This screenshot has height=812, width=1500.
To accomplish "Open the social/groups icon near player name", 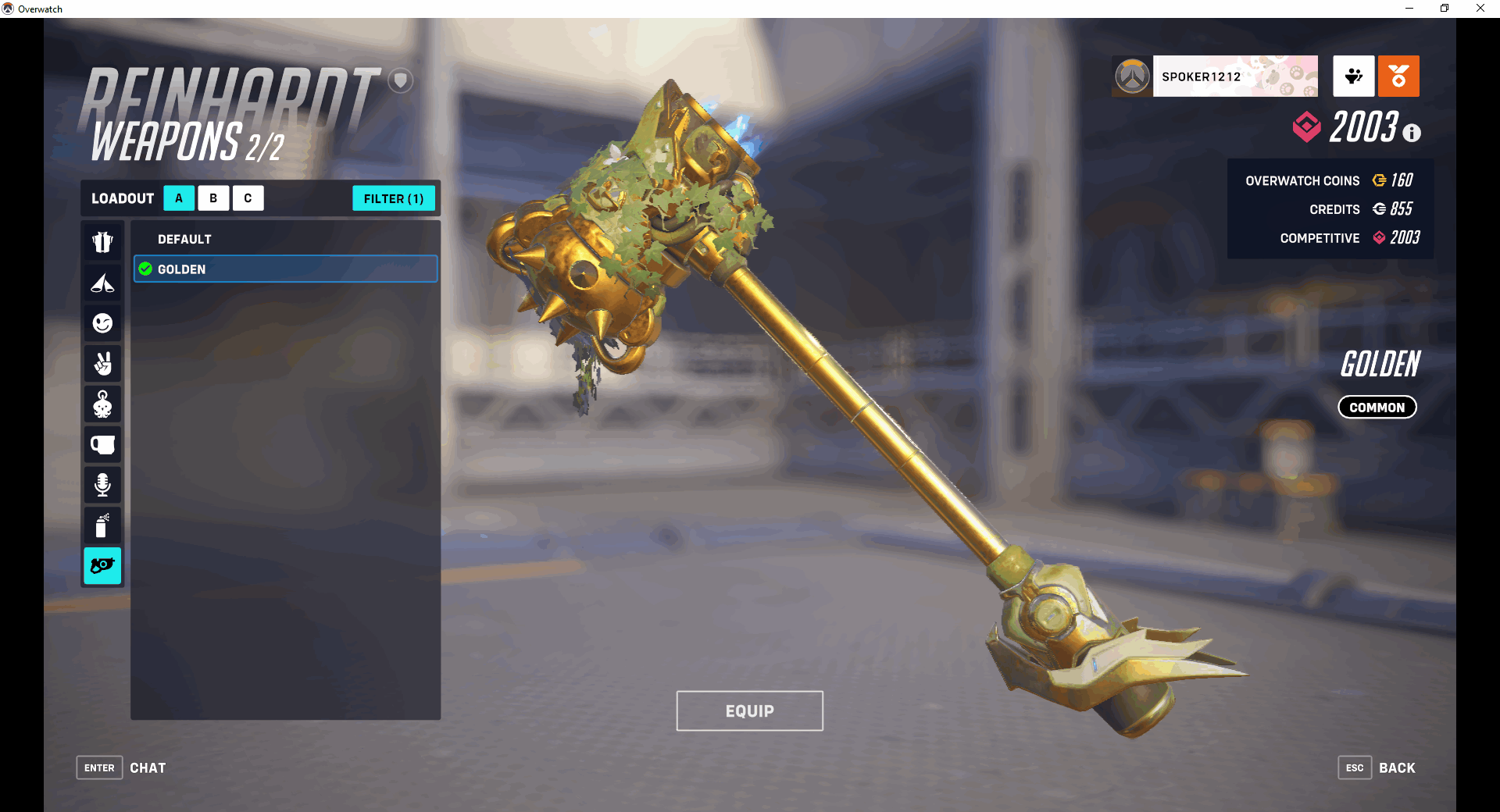I will click(1354, 76).
